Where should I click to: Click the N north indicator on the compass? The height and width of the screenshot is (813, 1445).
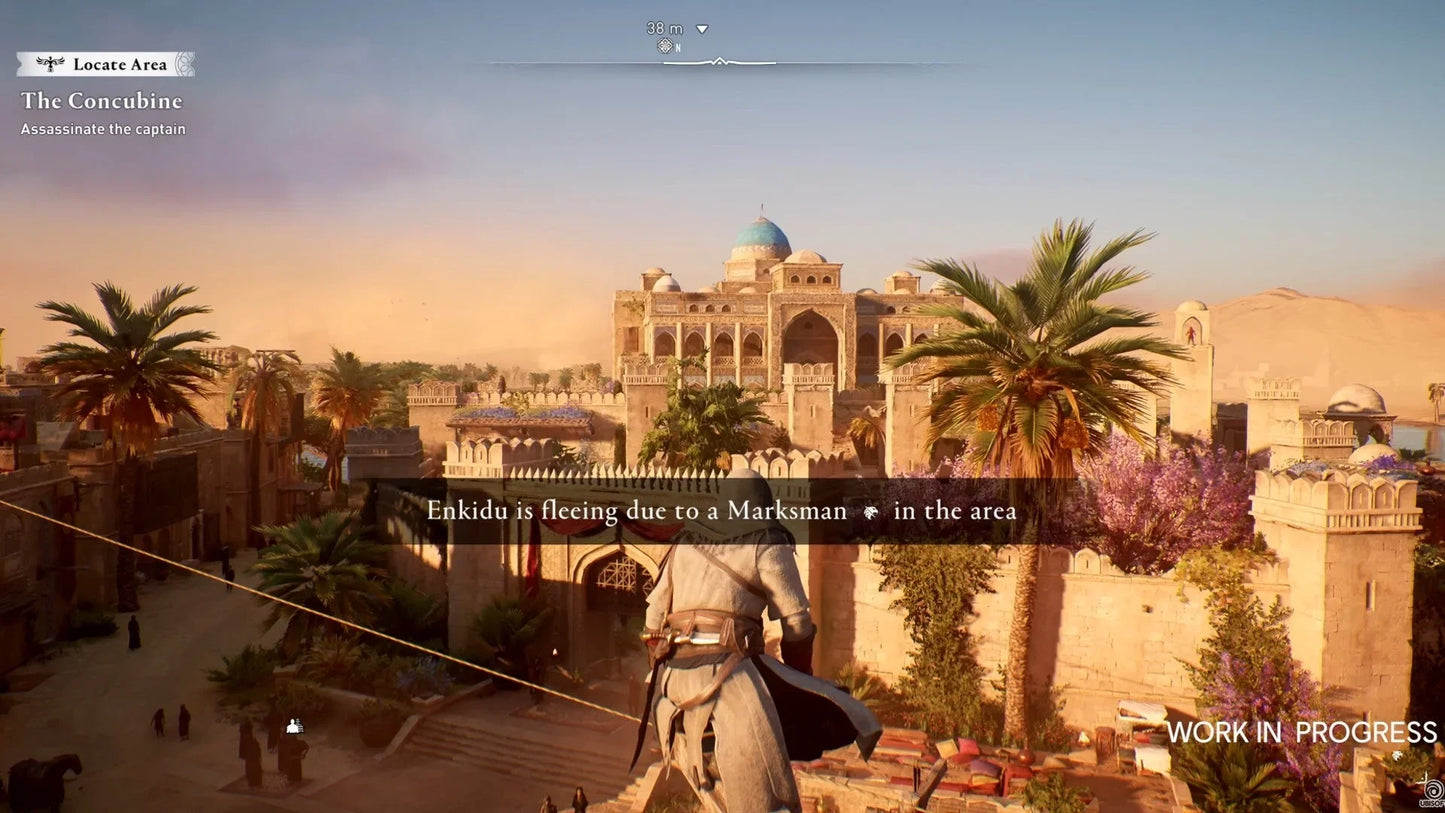678,47
